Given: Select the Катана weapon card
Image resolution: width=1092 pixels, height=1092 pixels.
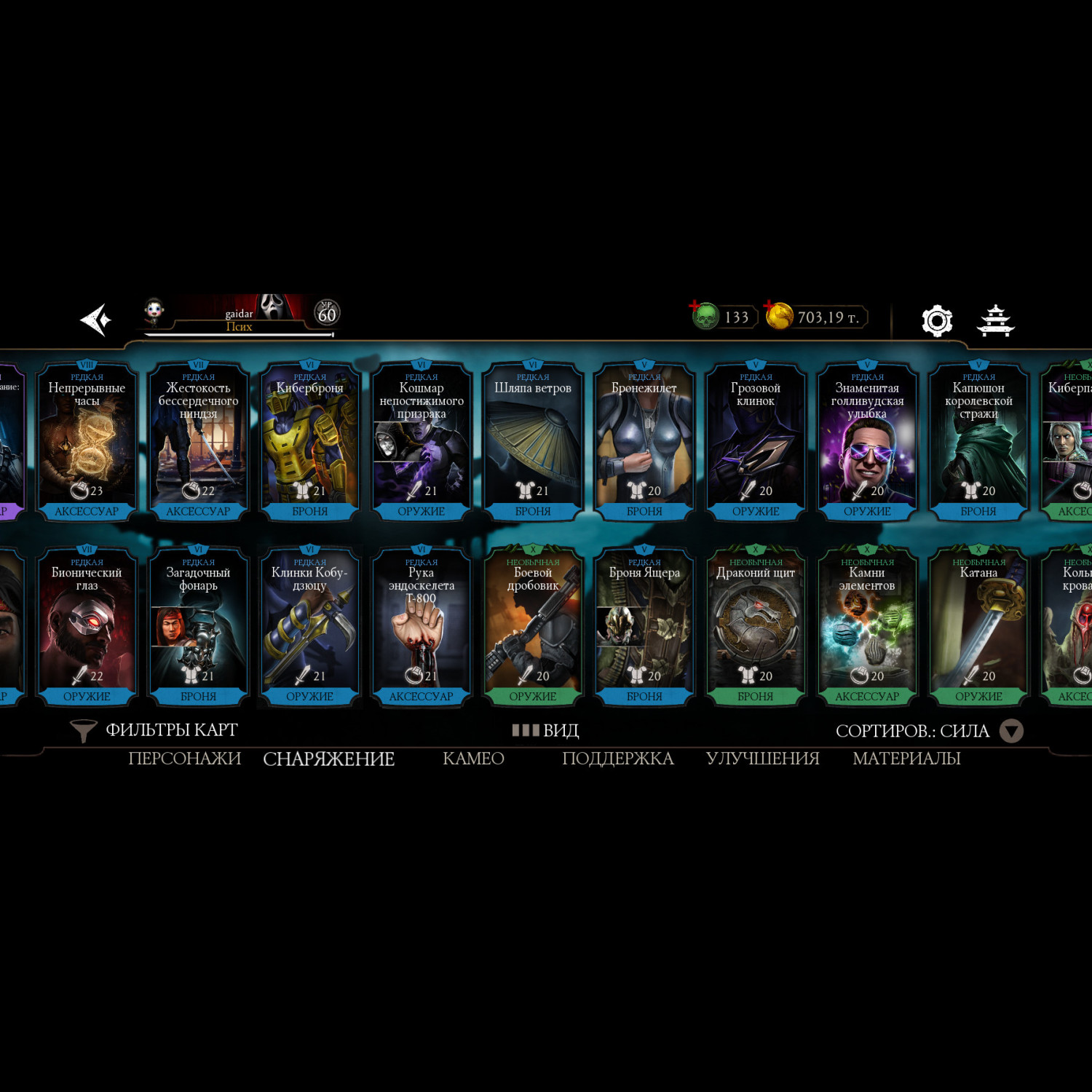Looking at the screenshot, I should (x=978, y=626).
